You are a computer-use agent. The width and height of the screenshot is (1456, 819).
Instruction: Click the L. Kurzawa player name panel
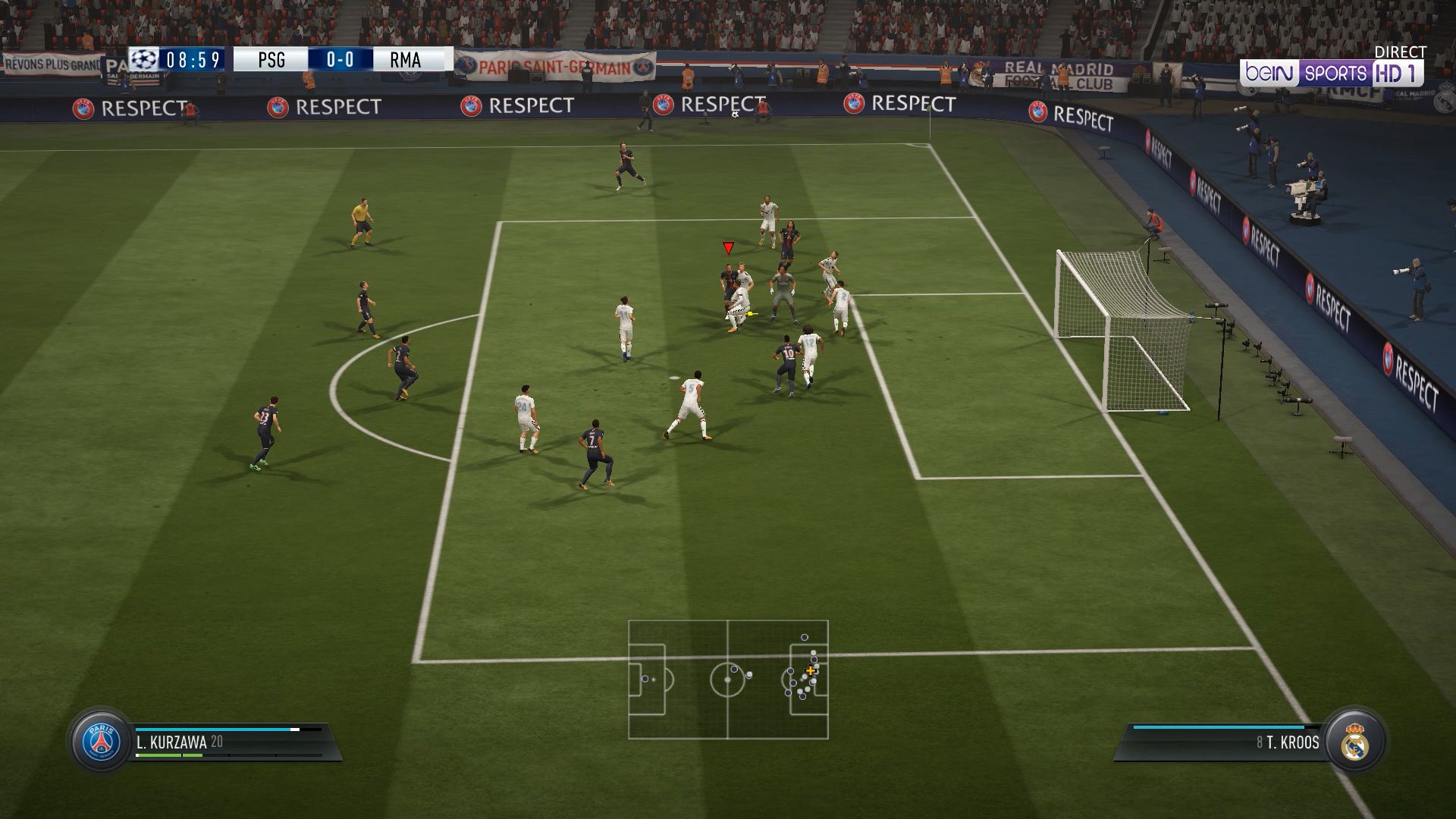coord(227,742)
